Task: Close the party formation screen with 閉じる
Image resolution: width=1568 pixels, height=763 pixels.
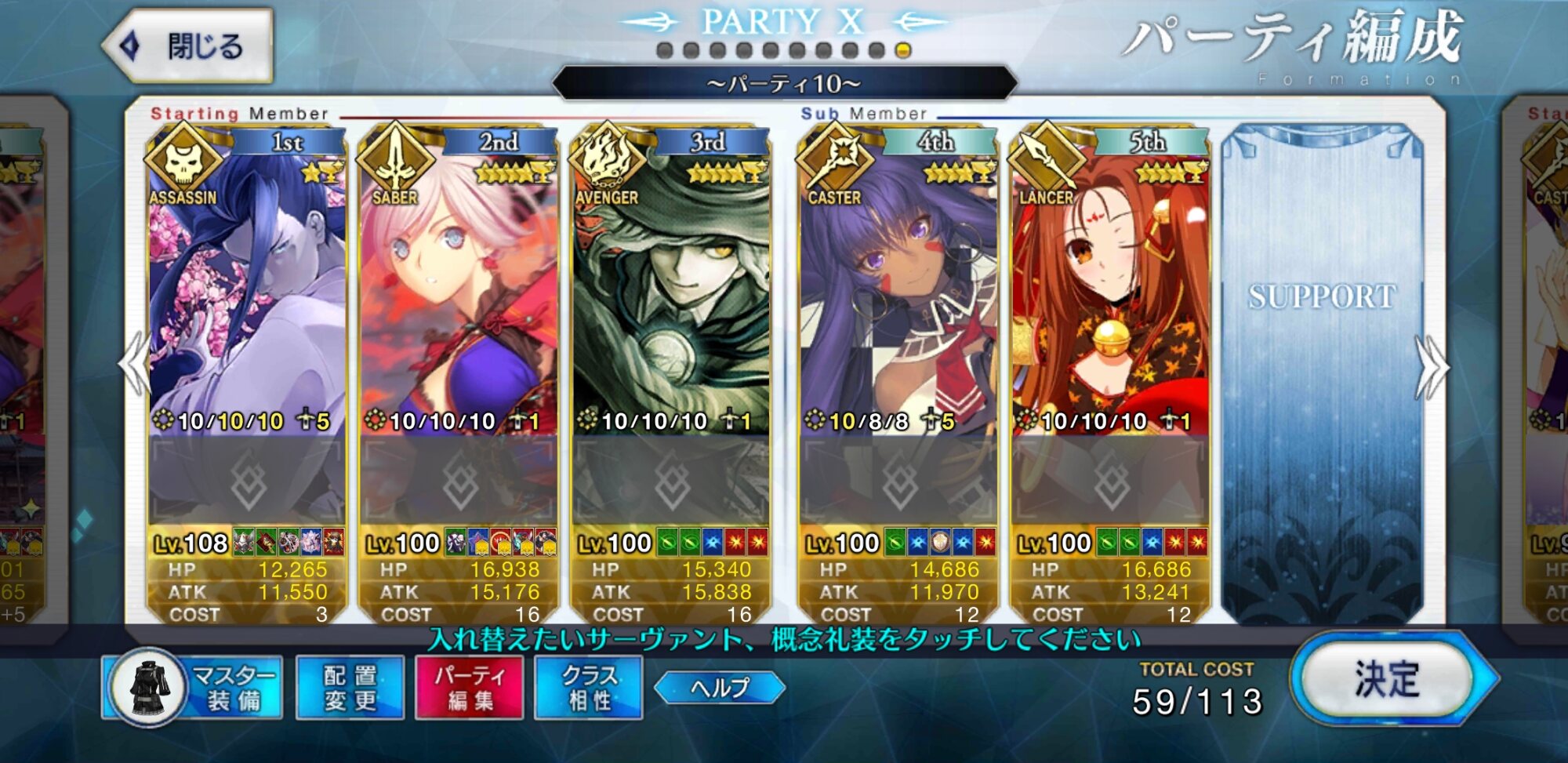Action: coord(188,46)
